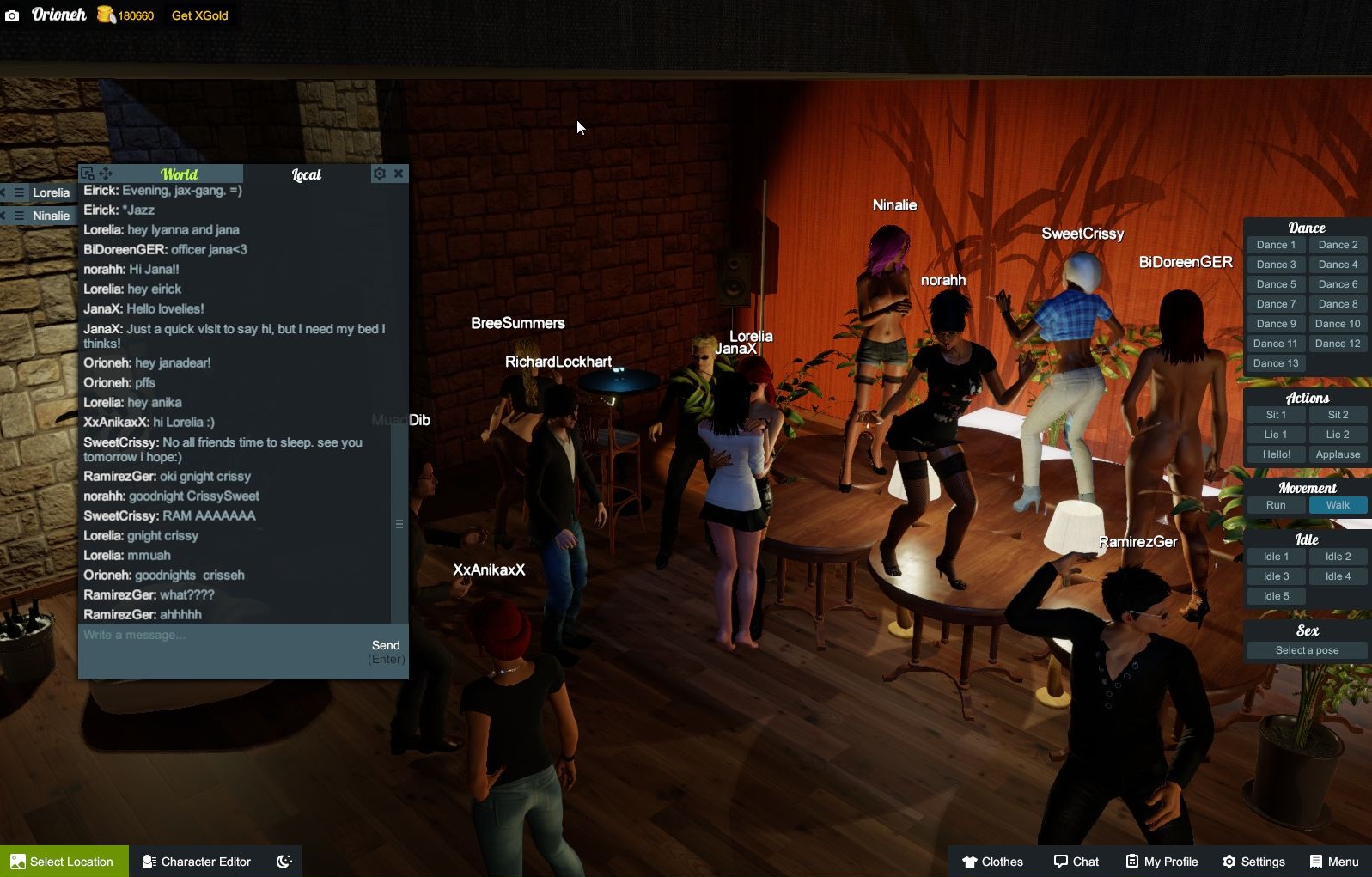The width and height of the screenshot is (1372, 877).
Task: Choose the Dance 13 animation
Action: (1276, 363)
